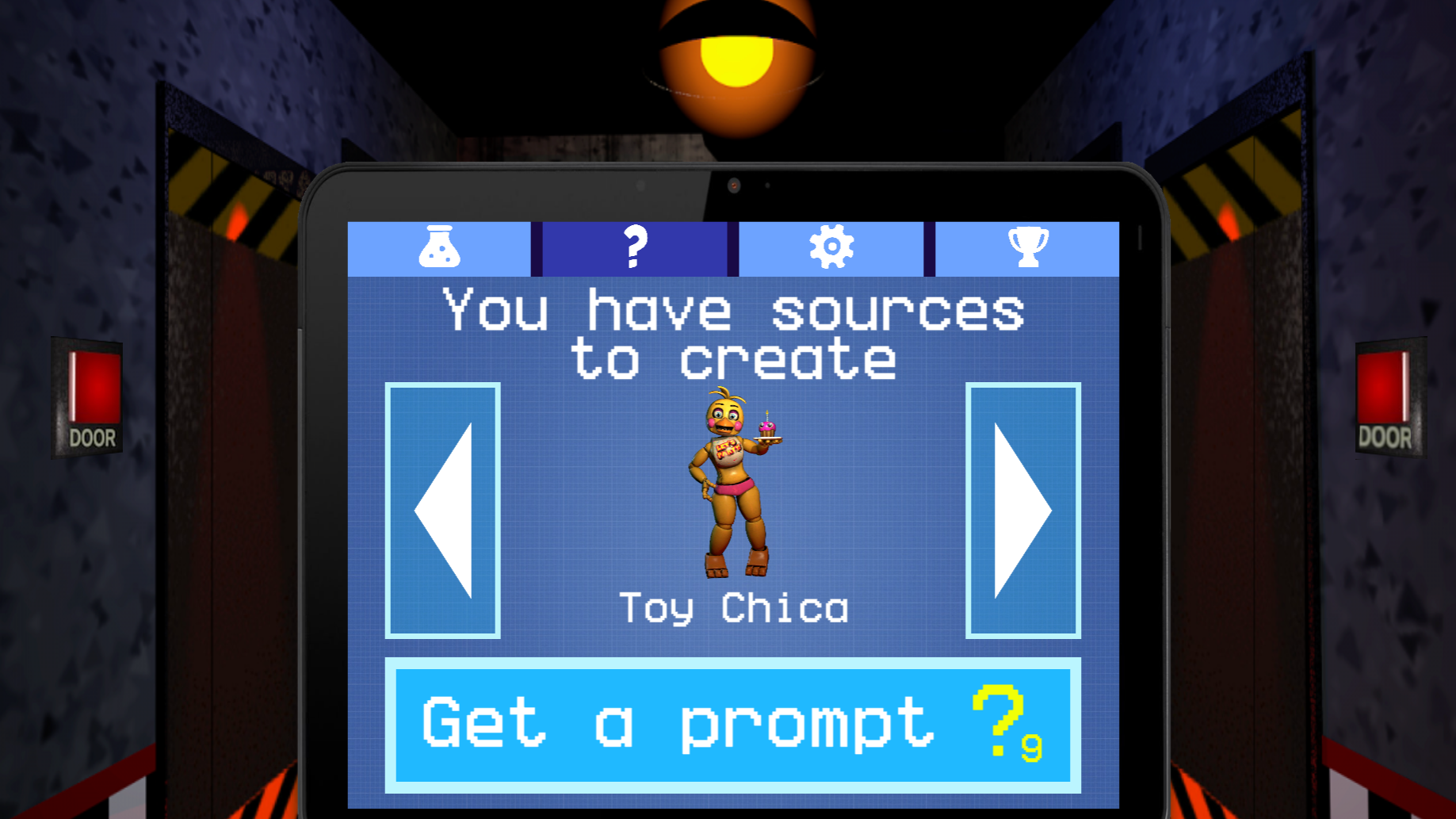Click the Toy Chica name label
The image size is (1456, 819).
click(733, 608)
